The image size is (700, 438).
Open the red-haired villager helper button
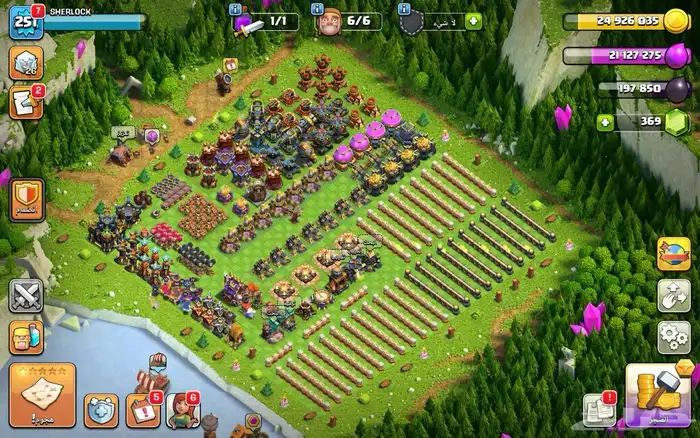[x=180, y=410]
